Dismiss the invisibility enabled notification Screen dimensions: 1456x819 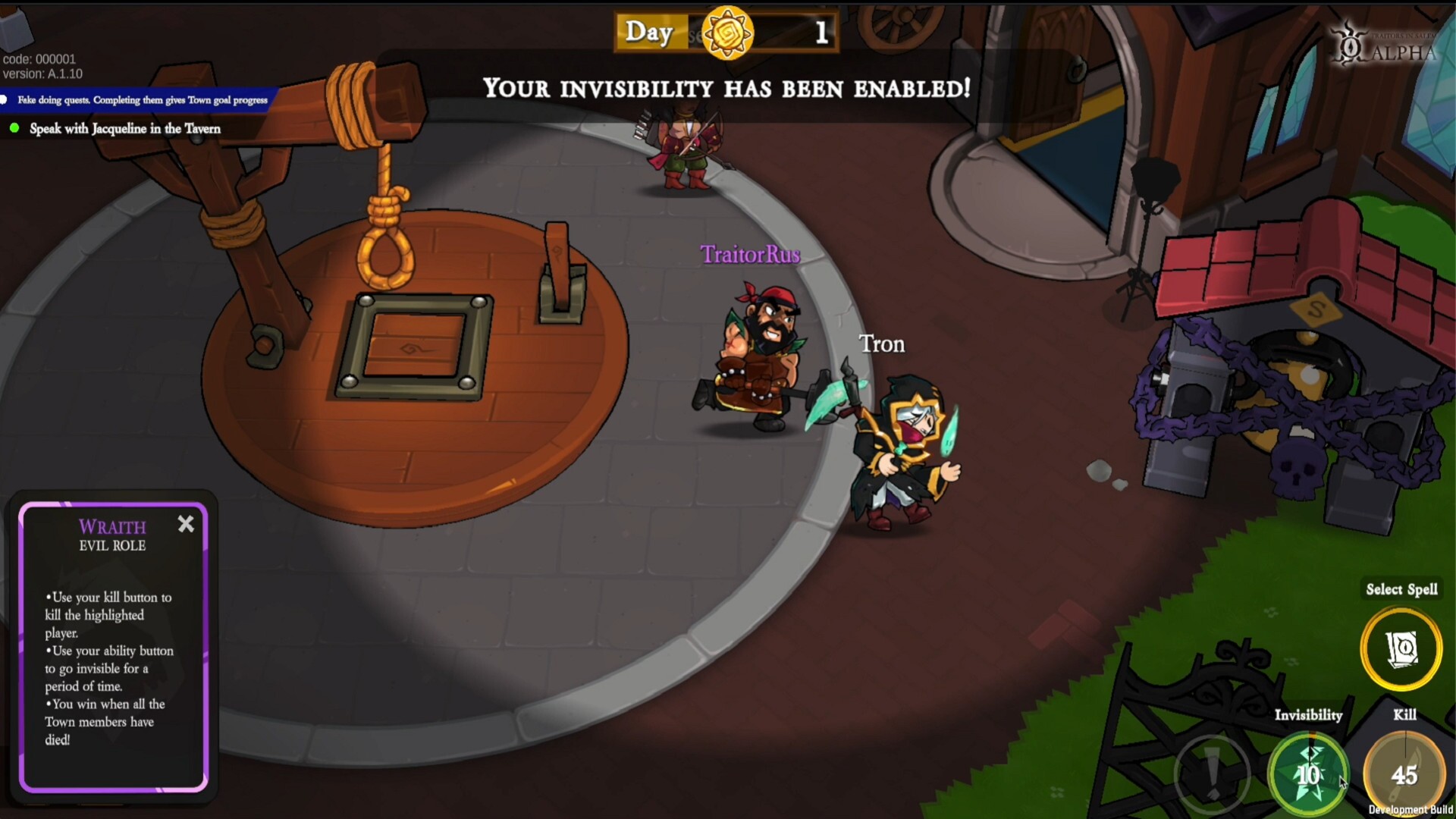[727, 89]
